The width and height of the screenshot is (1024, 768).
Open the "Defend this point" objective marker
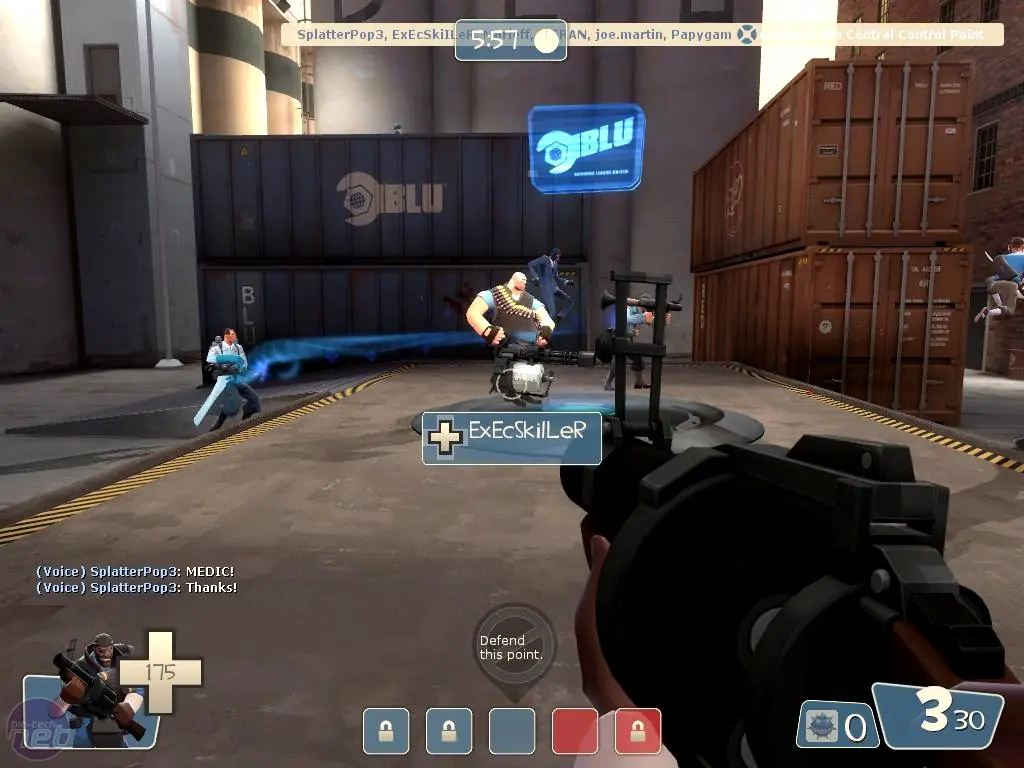(x=515, y=647)
